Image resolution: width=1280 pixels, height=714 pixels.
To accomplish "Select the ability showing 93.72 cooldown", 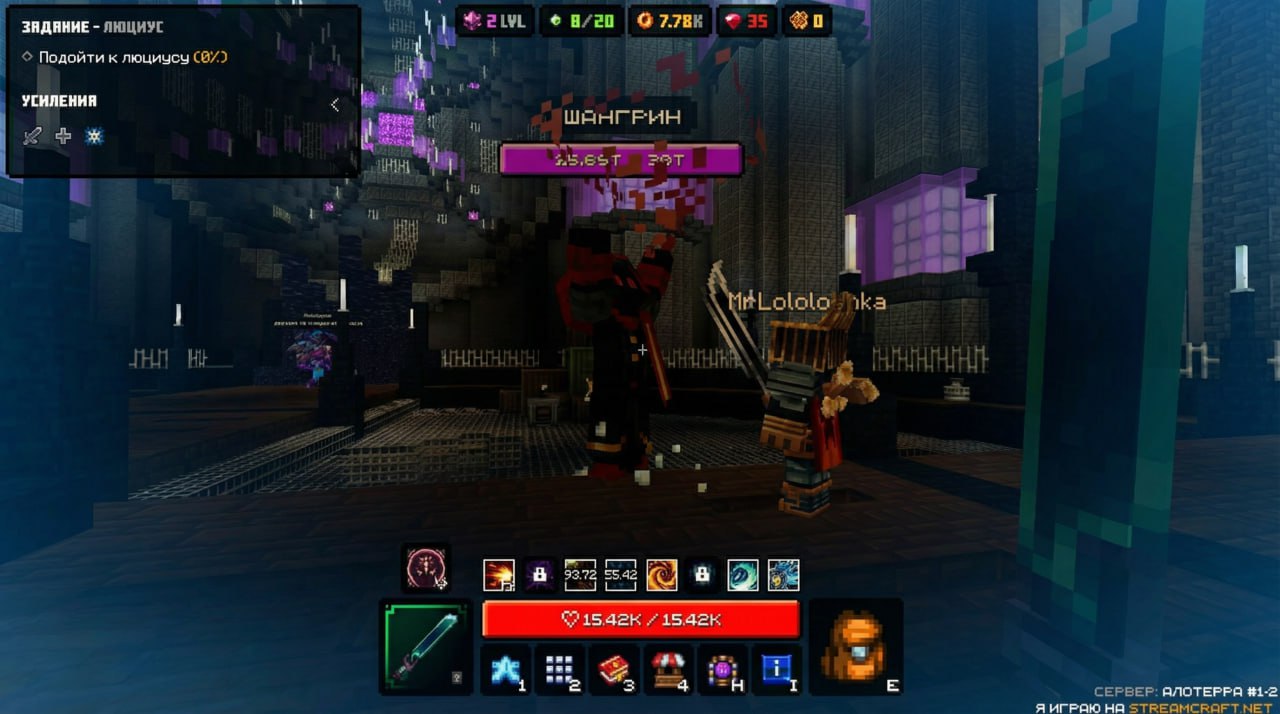I will click(580, 575).
